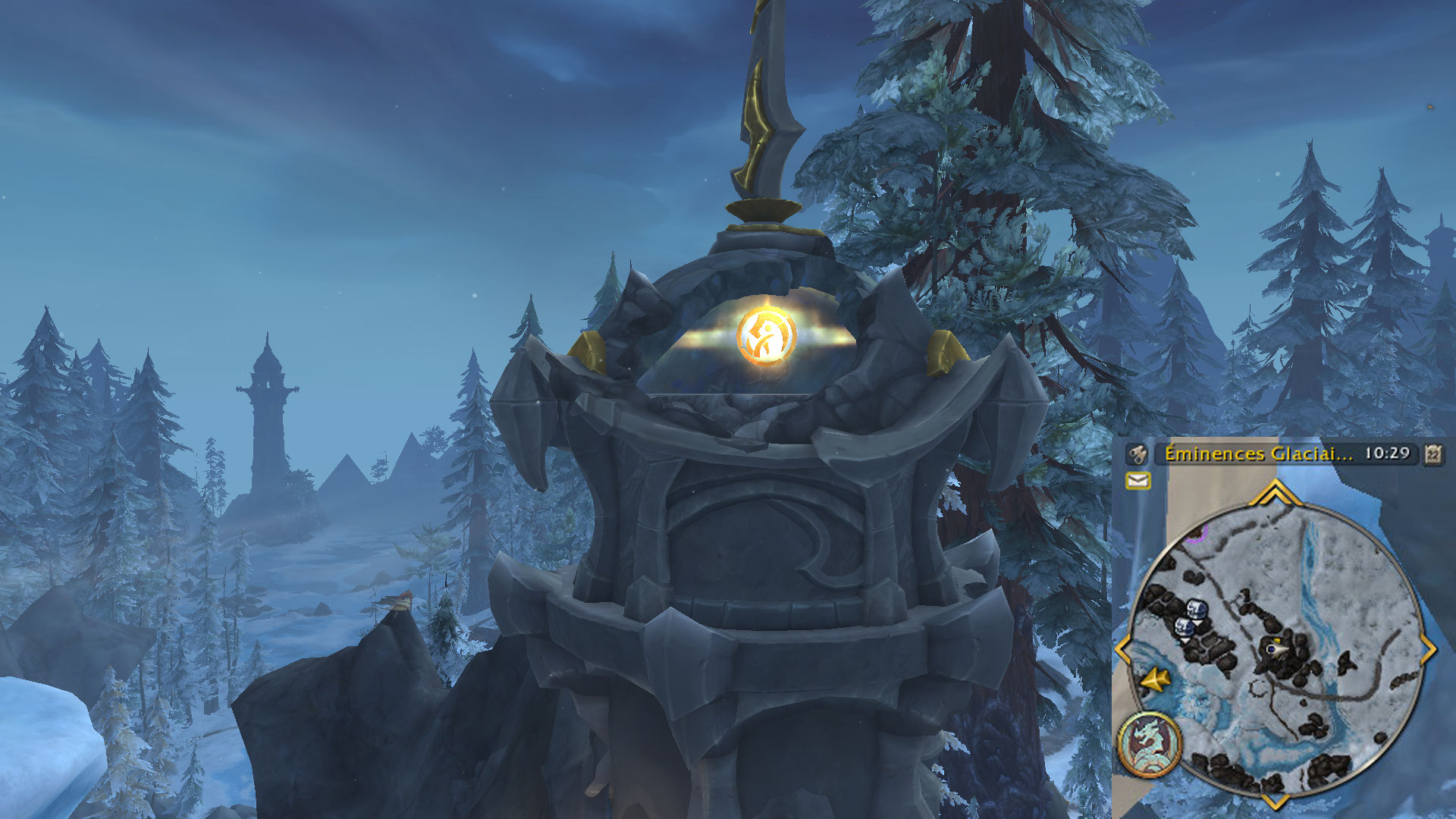Open the minimap tracking binoculars menu
1456x819 pixels.
(1137, 454)
